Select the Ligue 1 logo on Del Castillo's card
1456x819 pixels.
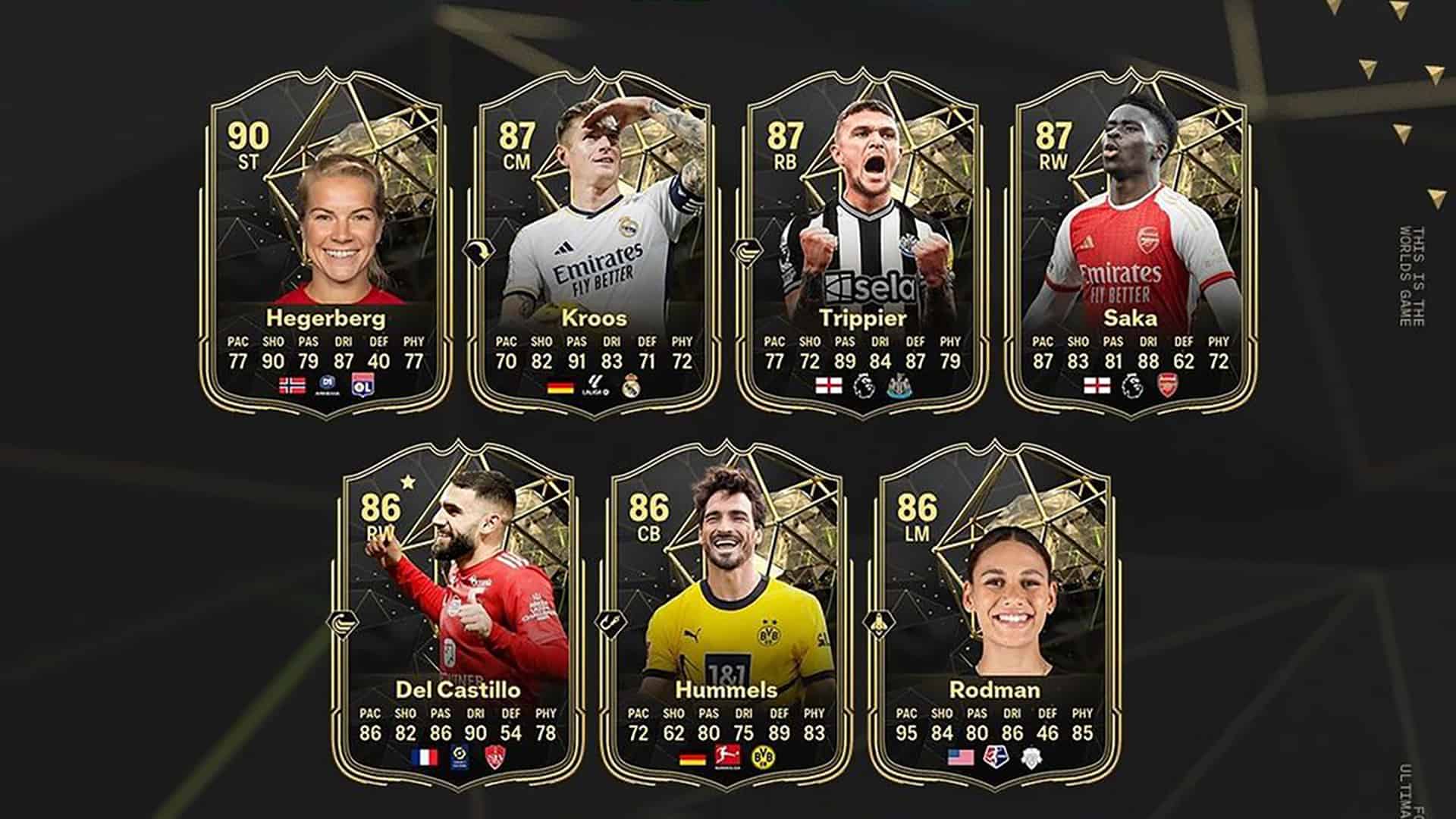tap(460, 756)
